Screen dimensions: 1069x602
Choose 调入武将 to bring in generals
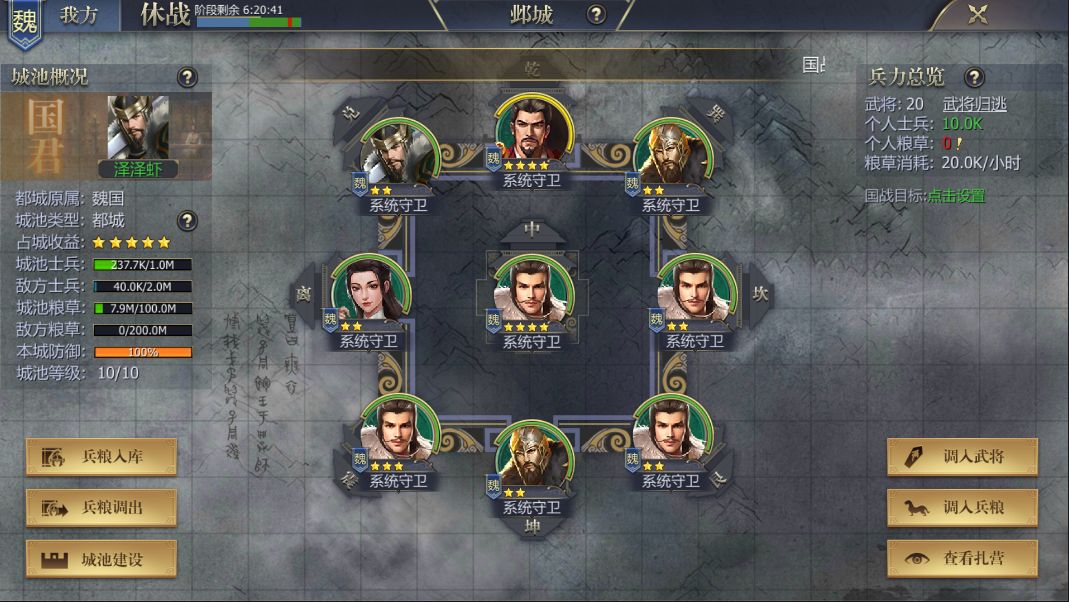click(962, 457)
